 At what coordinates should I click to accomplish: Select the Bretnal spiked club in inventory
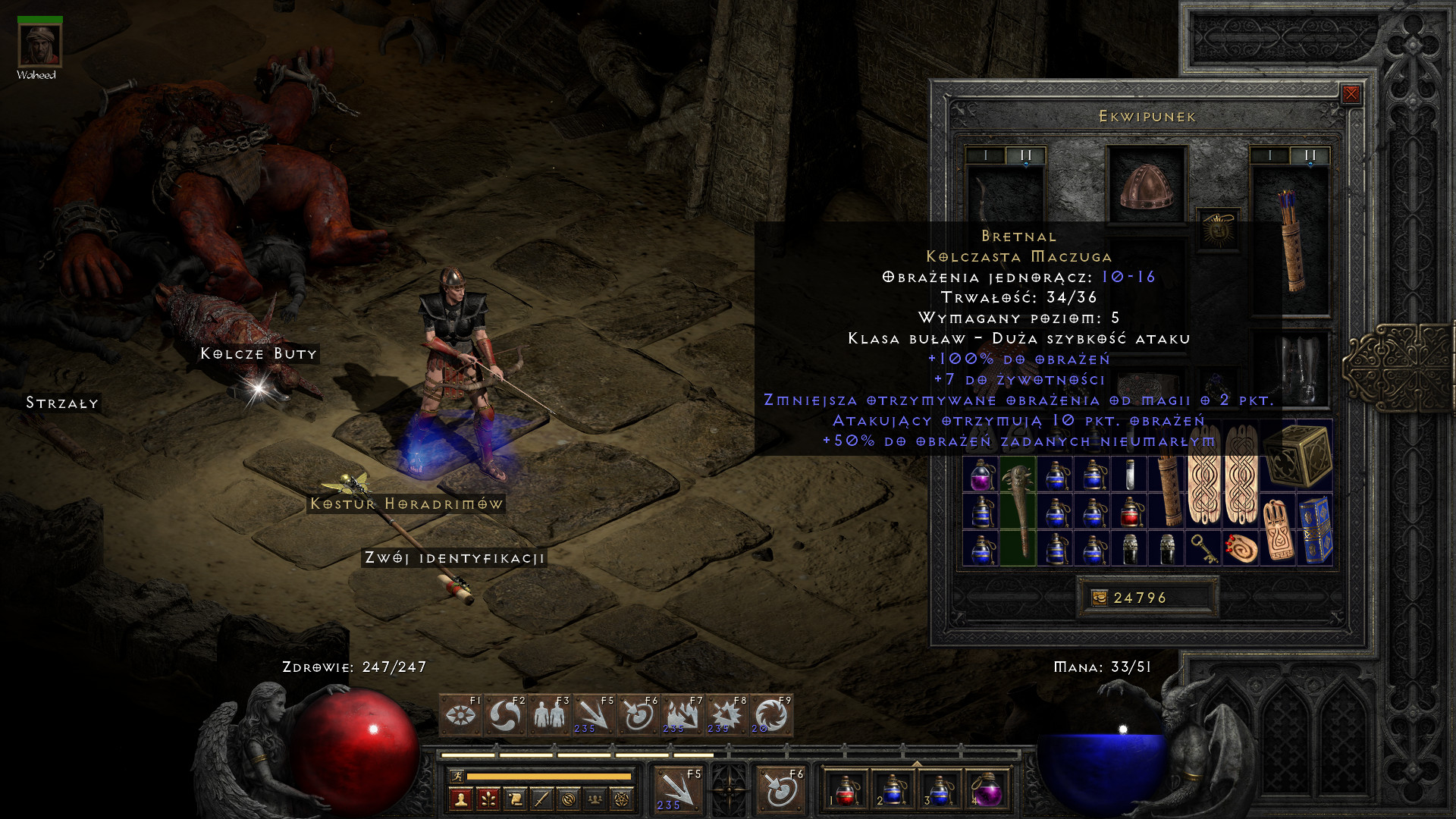click(x=1018, y=510)
